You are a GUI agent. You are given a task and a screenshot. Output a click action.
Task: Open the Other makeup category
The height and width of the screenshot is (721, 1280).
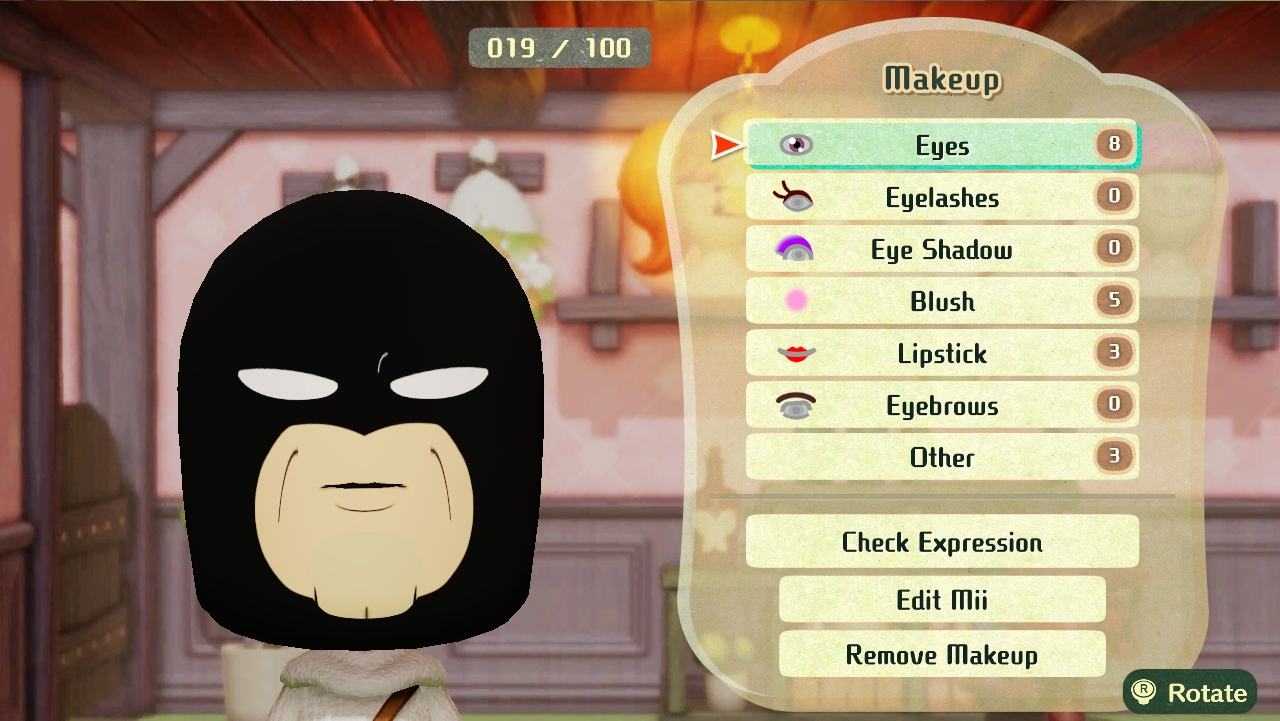940,457
